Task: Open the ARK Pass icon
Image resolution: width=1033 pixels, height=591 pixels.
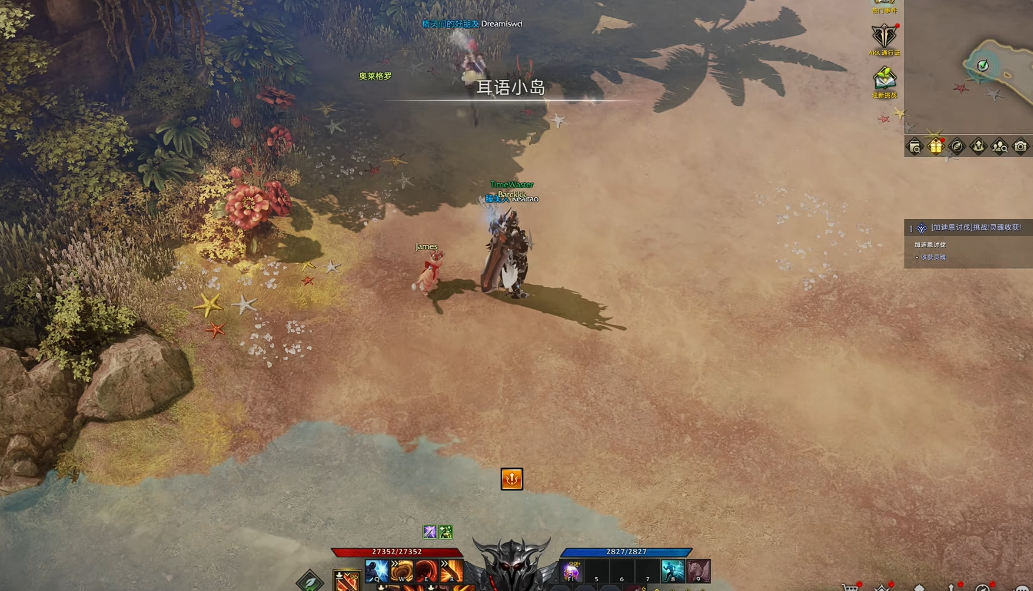Action: (x=884, y=39)
